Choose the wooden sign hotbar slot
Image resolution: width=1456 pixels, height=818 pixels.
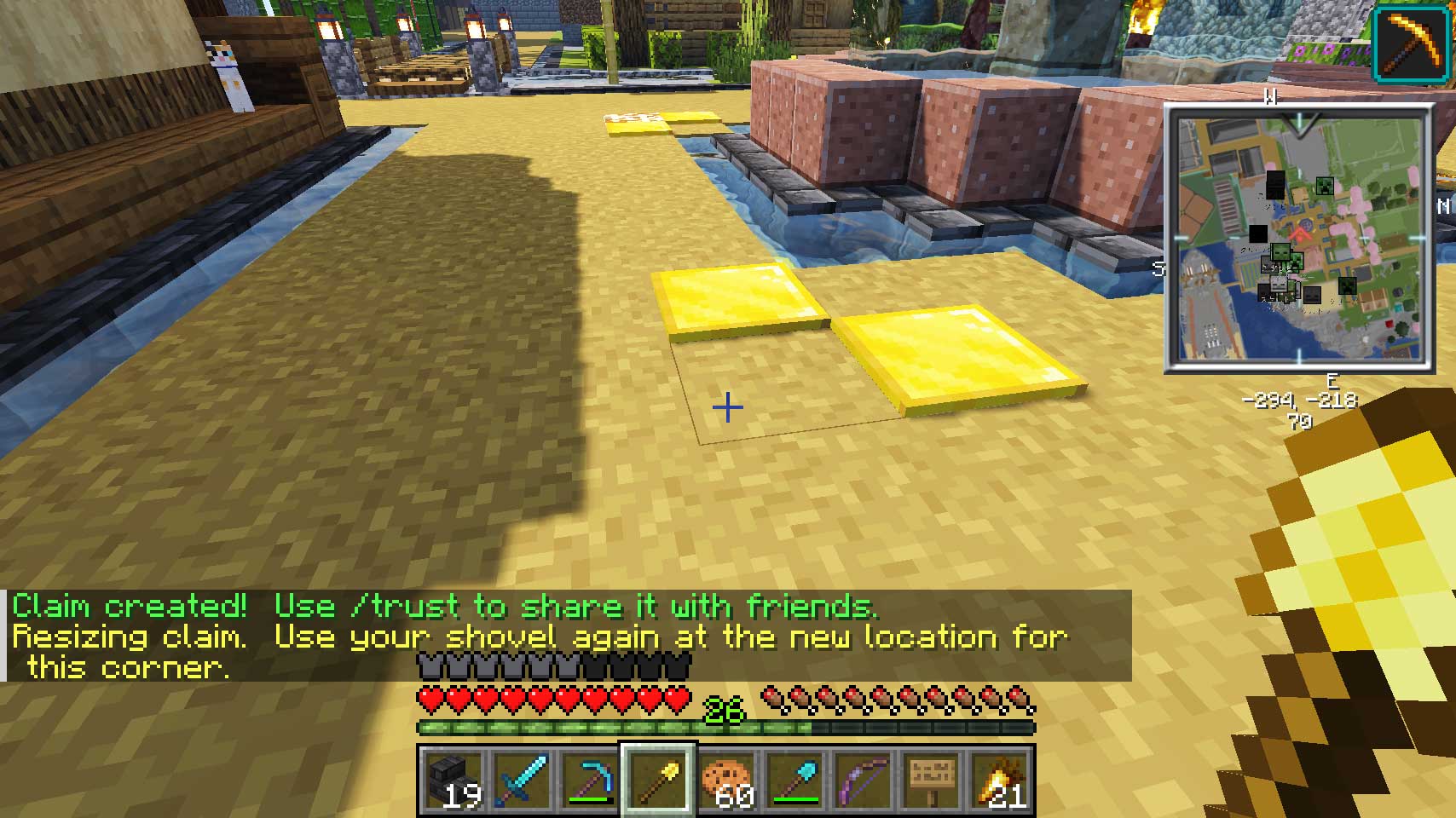pos(933,781)
